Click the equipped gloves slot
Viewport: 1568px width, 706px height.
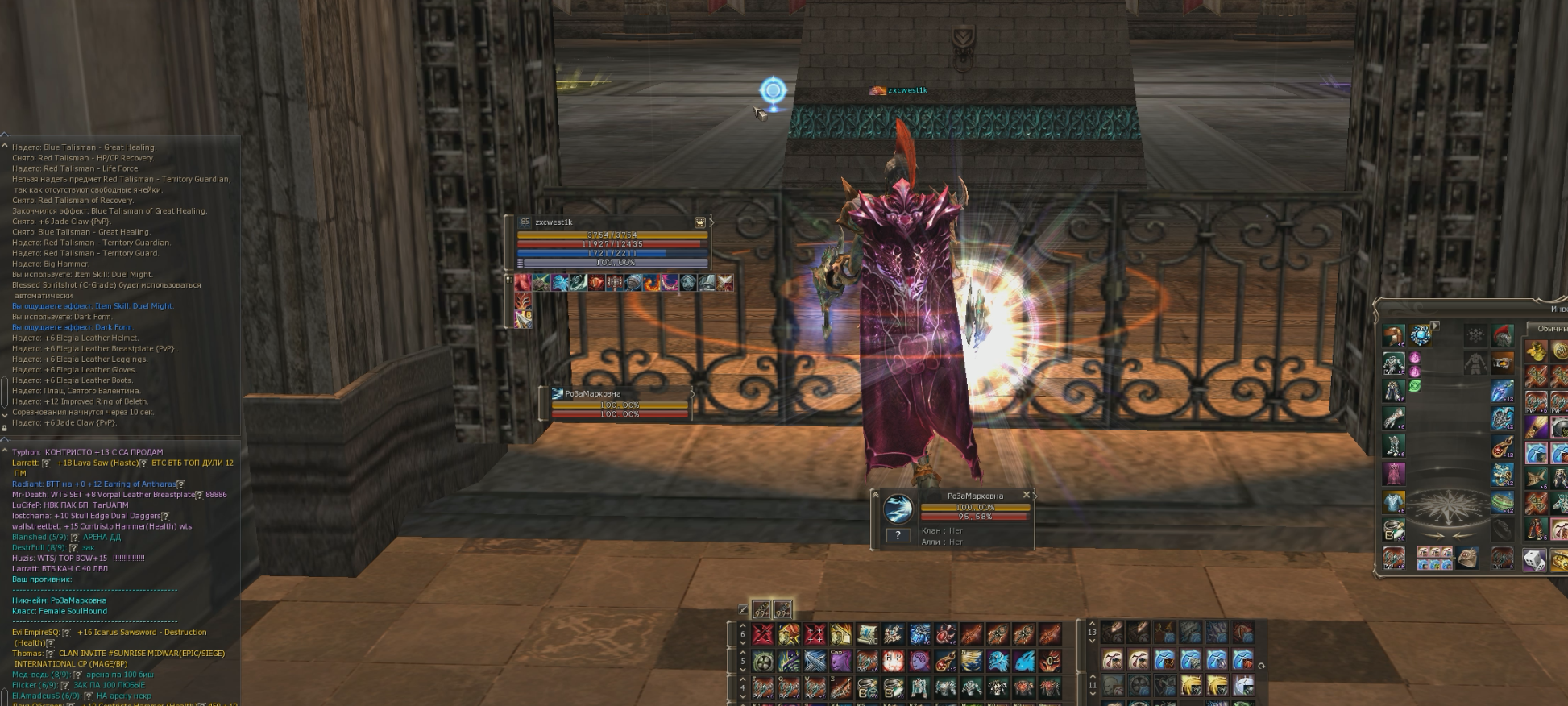tap(1393, 418)
